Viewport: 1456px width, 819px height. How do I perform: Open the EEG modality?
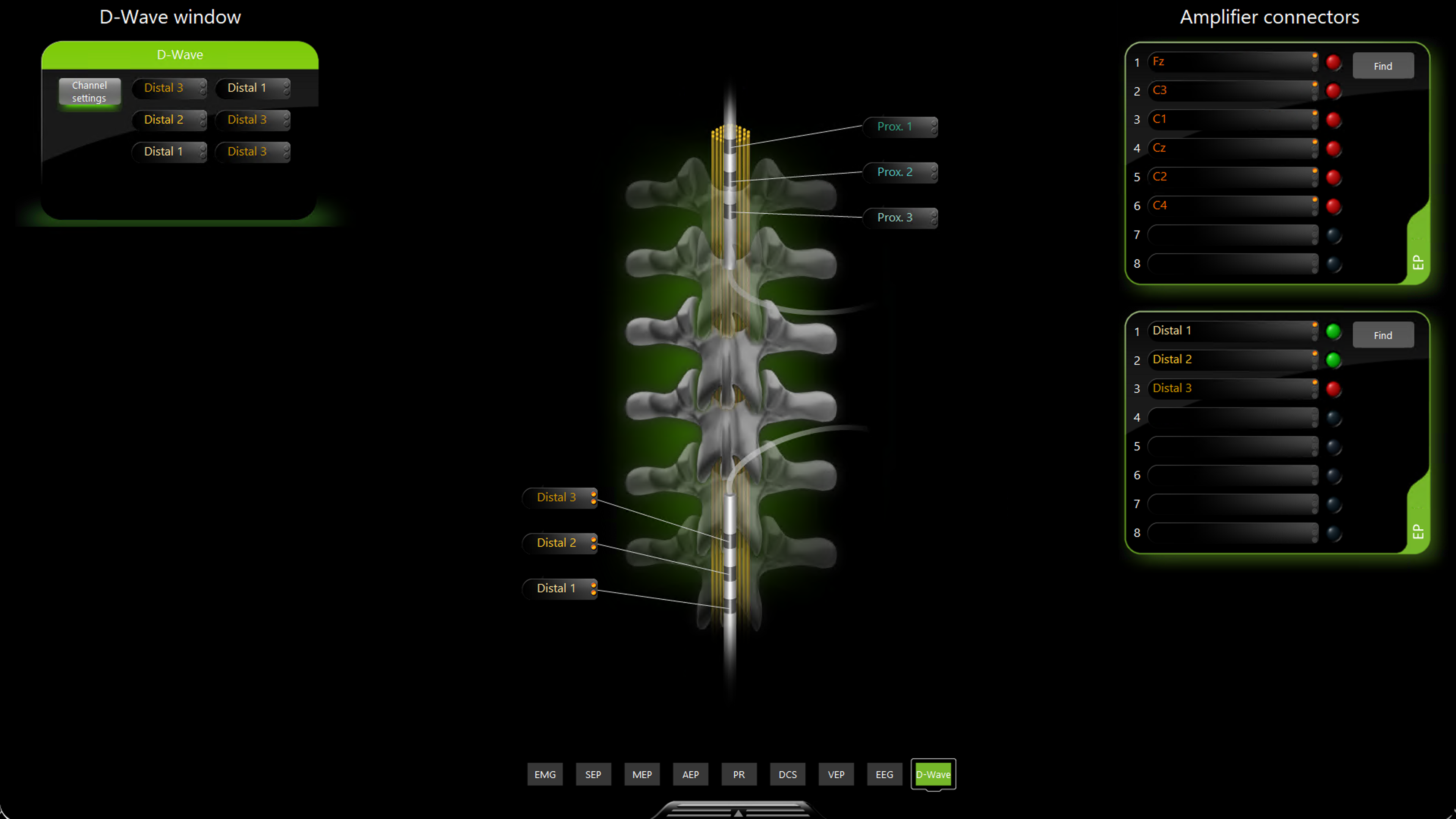click(x=884, y=774)
